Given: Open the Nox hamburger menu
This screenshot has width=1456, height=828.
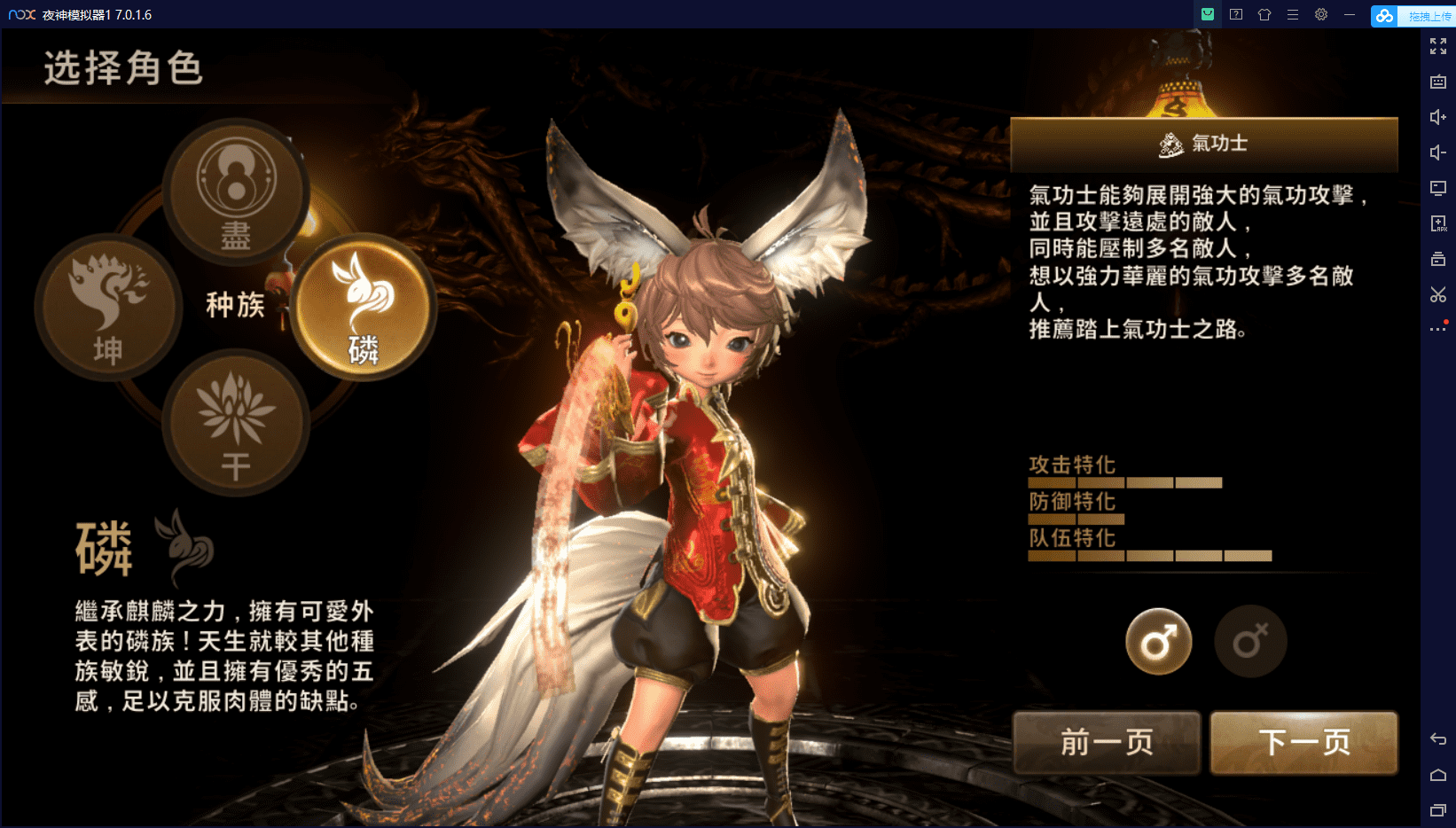Looking at the screenshot, I should click(1293, 14).
